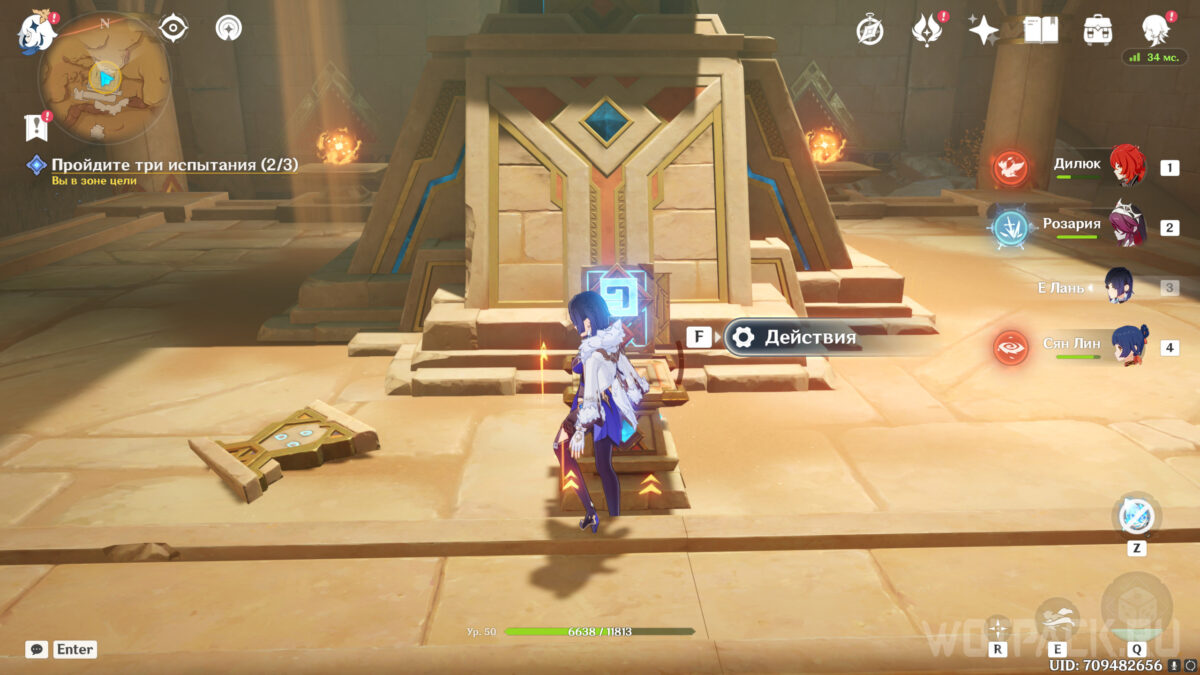This screenshot has width=1200, height=675.
Task: Open the backpack inventory icon
Action: pos(1098,30)
